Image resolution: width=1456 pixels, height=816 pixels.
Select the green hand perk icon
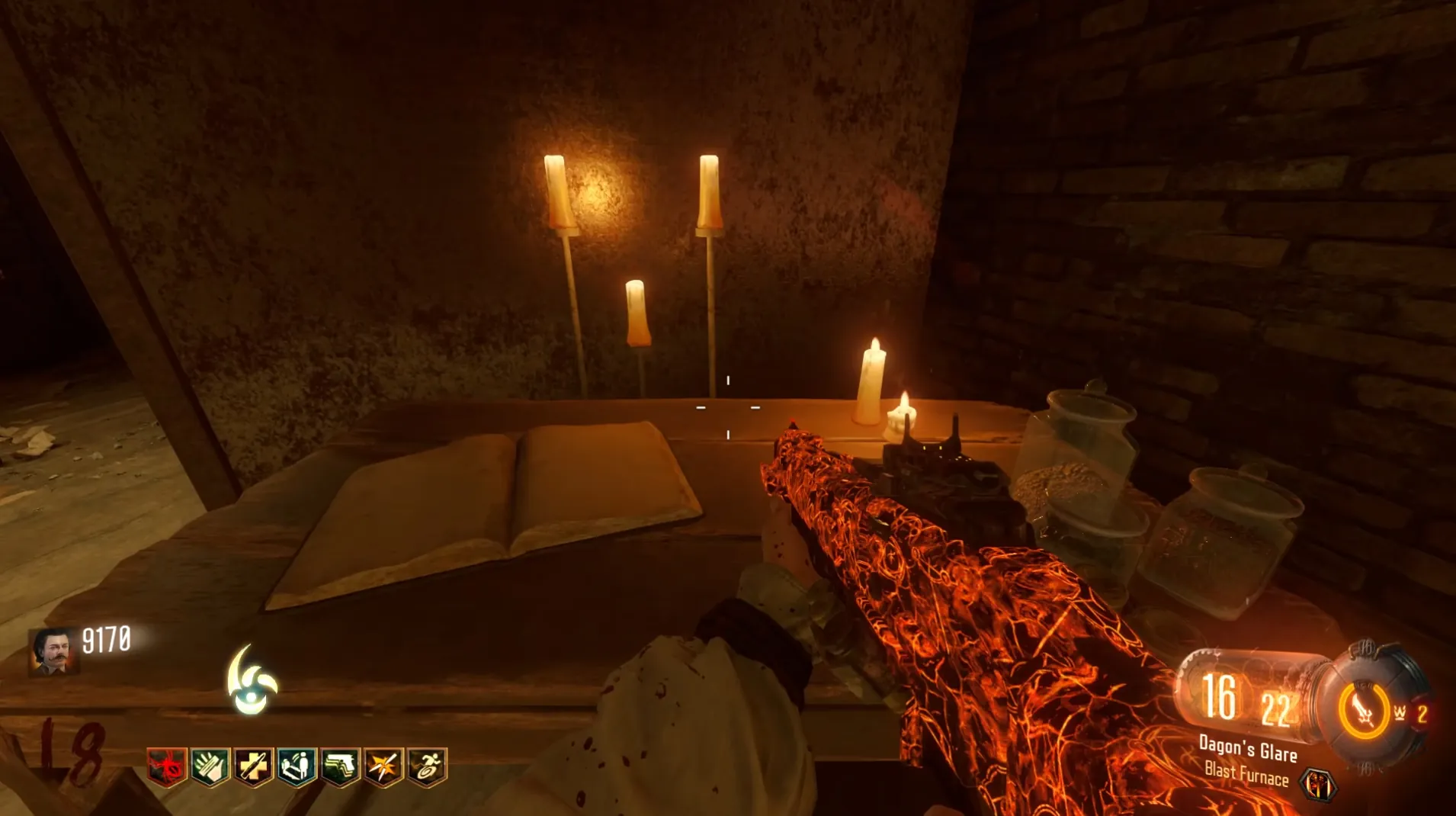point(210,766)
